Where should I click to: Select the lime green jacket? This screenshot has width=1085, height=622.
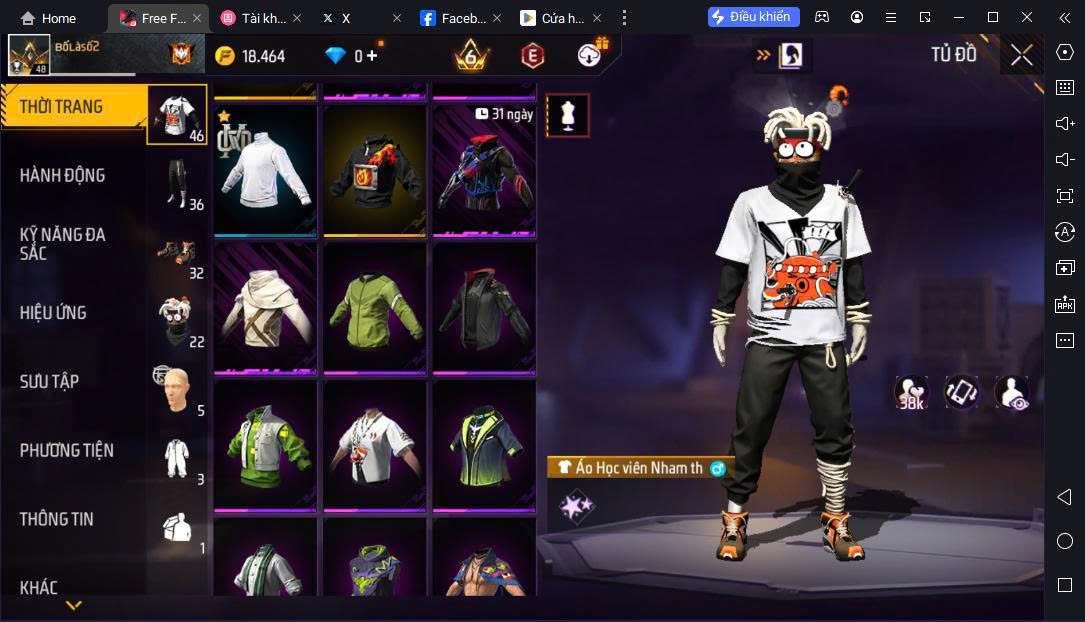pos(375,307)
